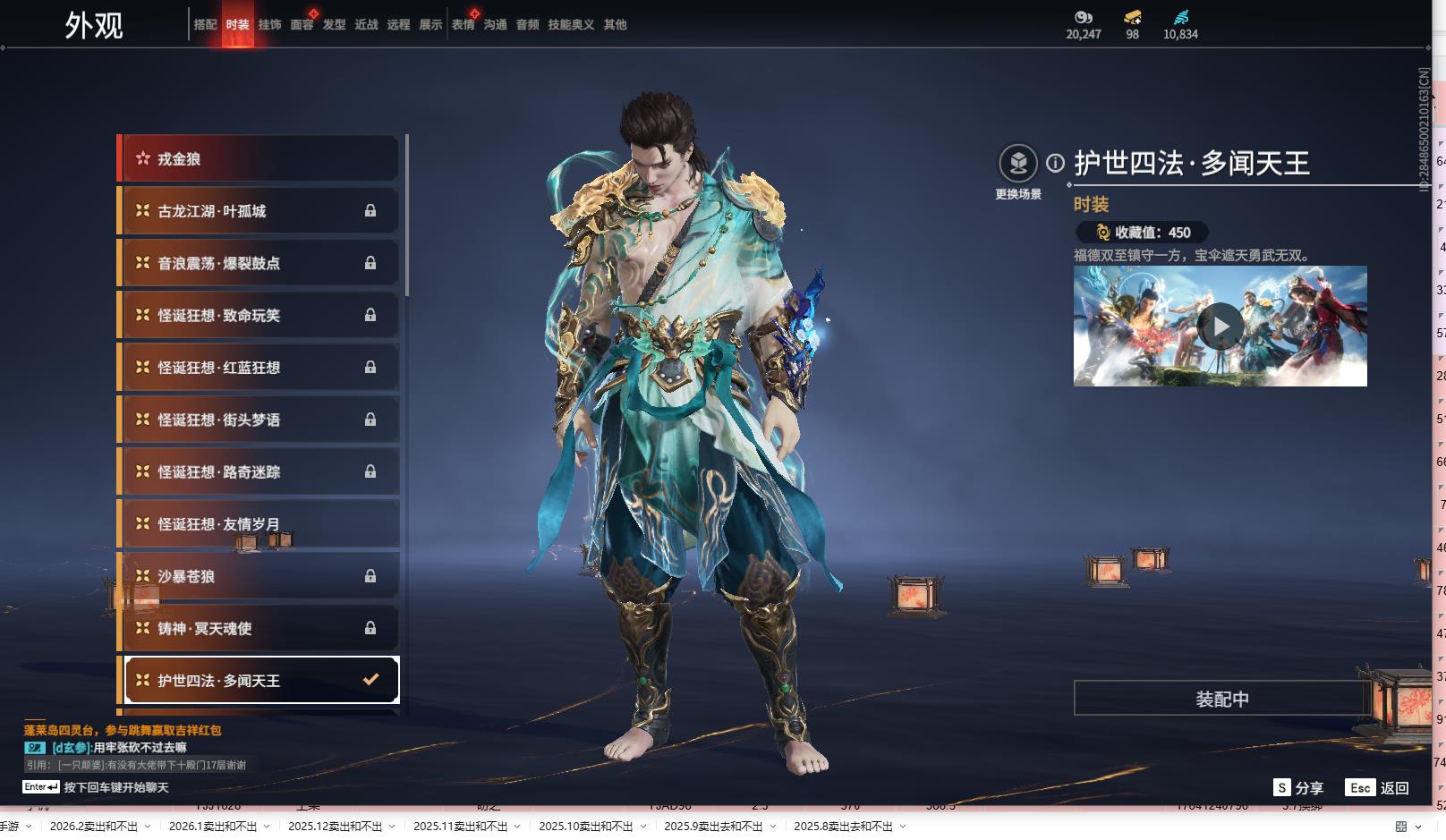Image resolution: width=1446 pixels, height=840 pixels.
Task: Choose the 古龙江湖·叶孤城 outfit
Action: [x=259, y=211]
